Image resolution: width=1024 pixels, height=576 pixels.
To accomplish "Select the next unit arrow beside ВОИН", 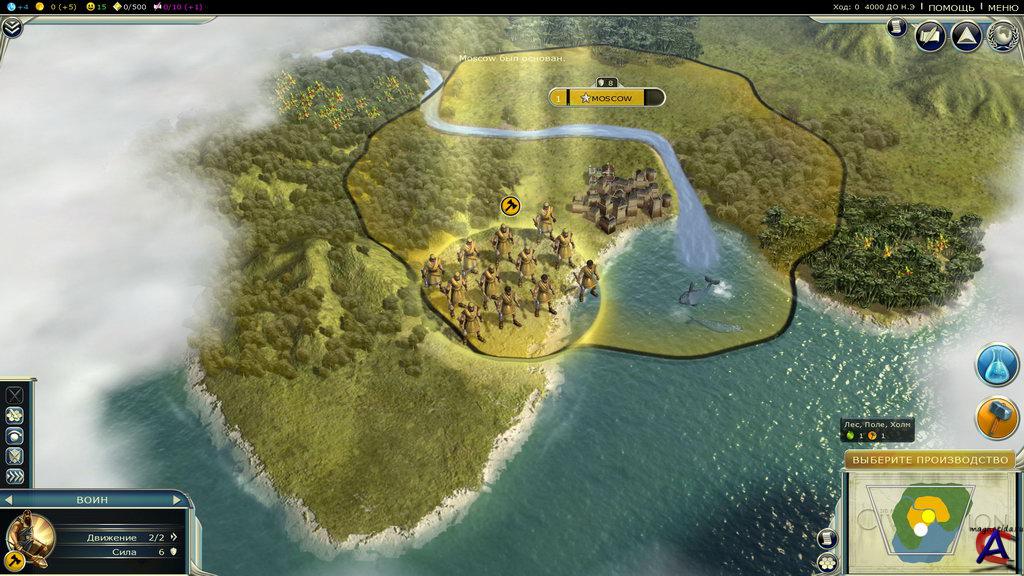I will pos(177,499).
